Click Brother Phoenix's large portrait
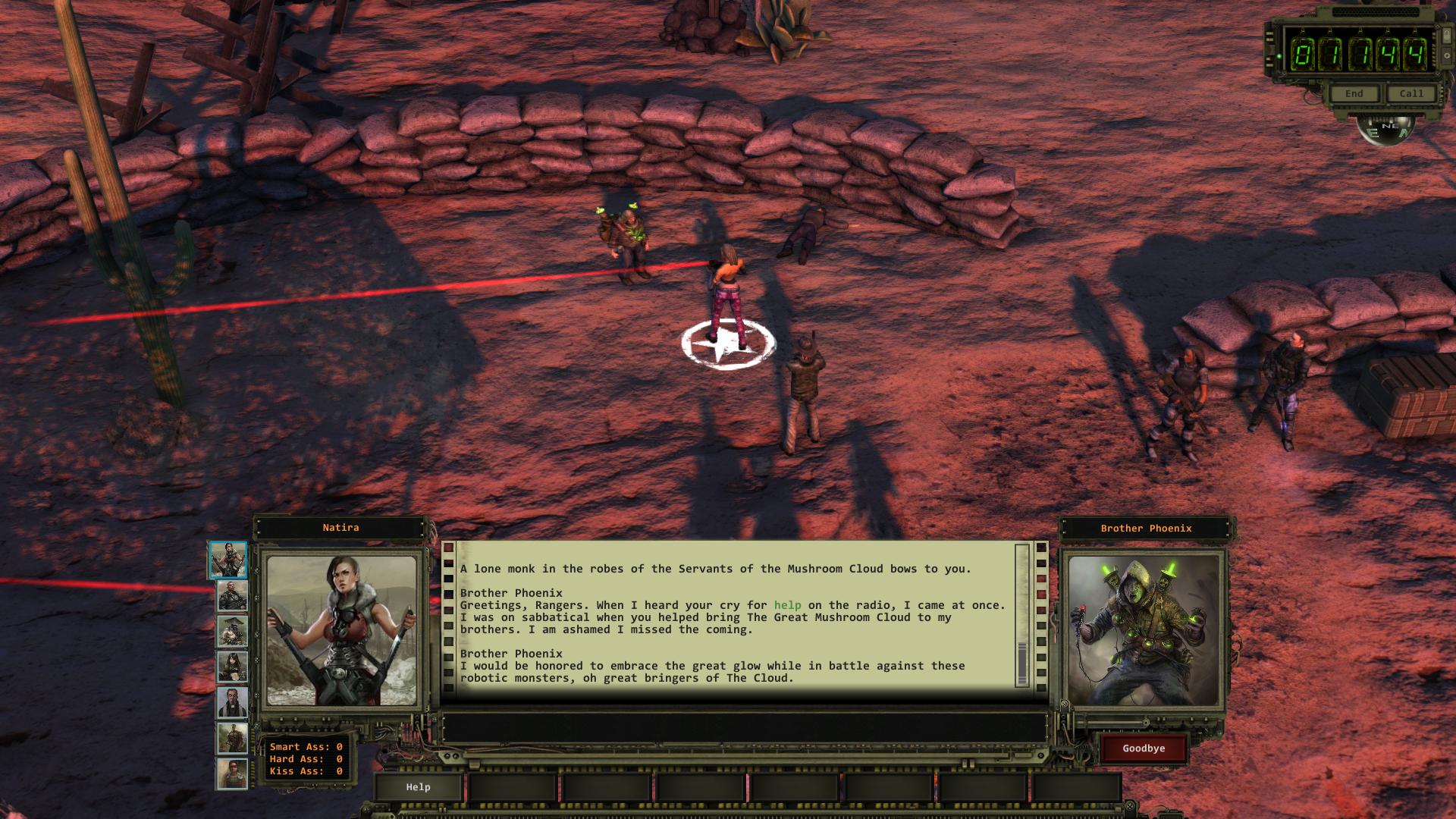The image size is (1456, 819). 1143,630
